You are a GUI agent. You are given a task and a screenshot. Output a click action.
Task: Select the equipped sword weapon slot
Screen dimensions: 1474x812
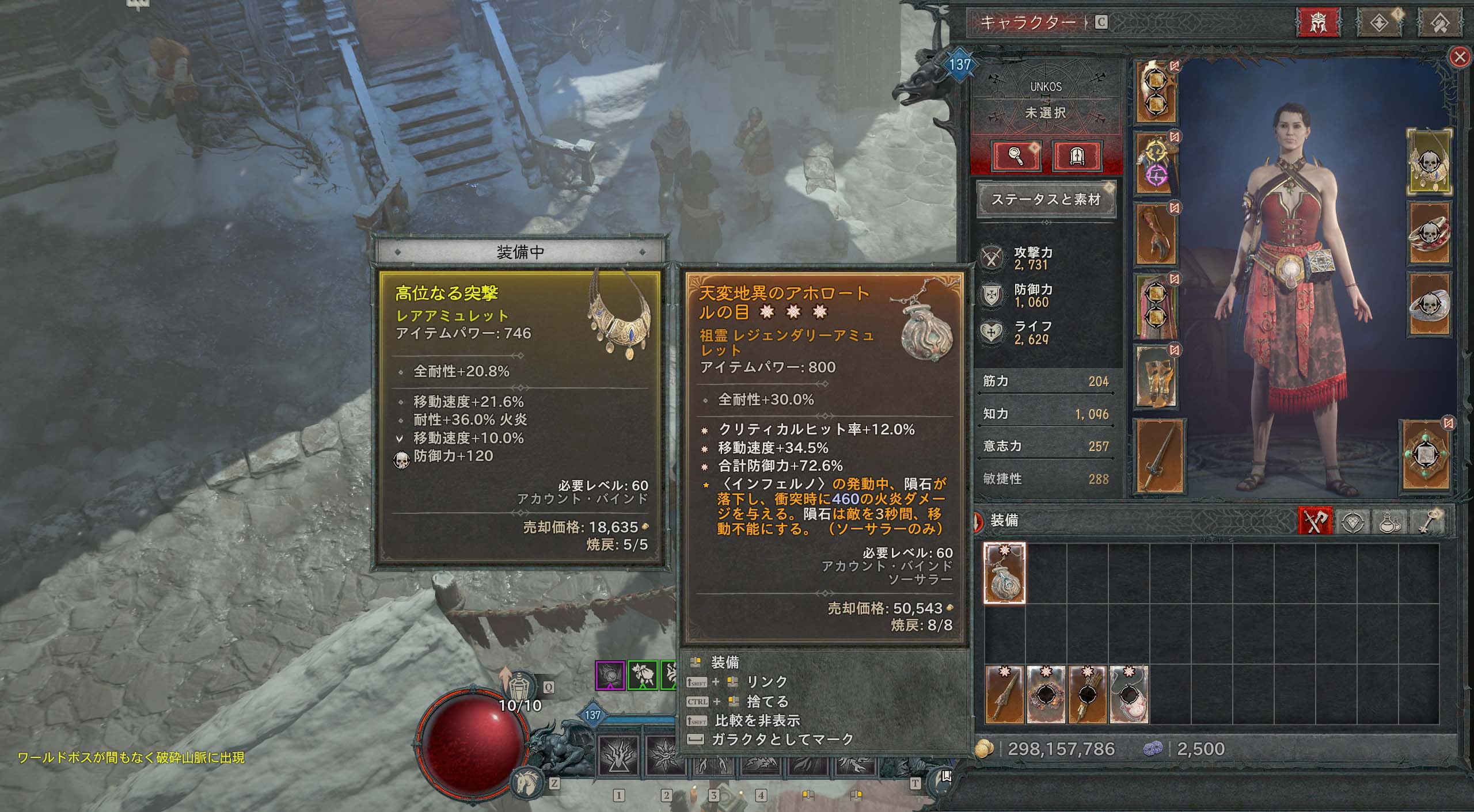pyautogui.click(x=1157, y=456)
